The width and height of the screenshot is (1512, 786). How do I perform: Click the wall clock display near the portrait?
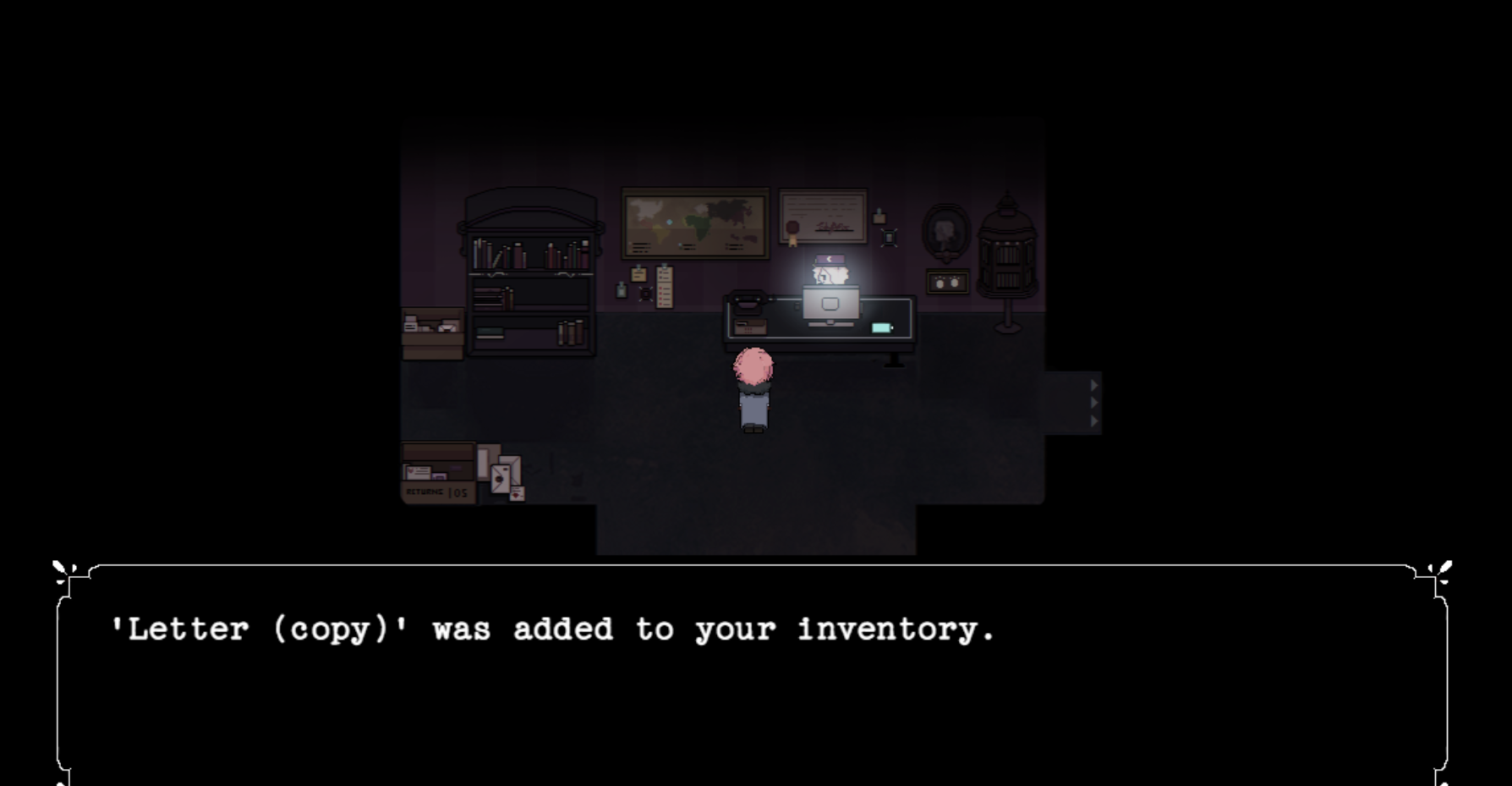pyautogui.click(x=947, y=283)
